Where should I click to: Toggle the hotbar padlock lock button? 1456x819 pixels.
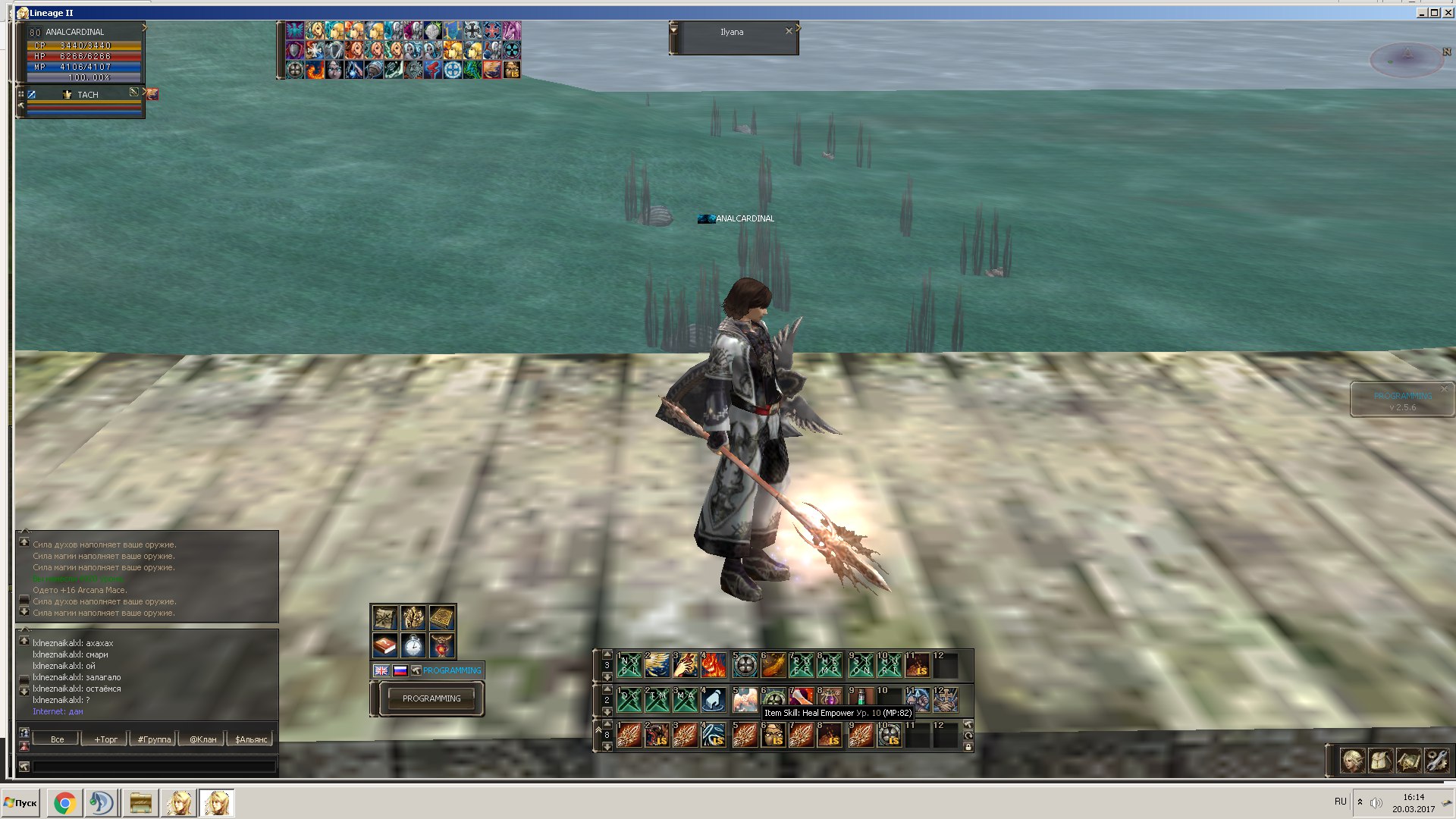(968, 747)
